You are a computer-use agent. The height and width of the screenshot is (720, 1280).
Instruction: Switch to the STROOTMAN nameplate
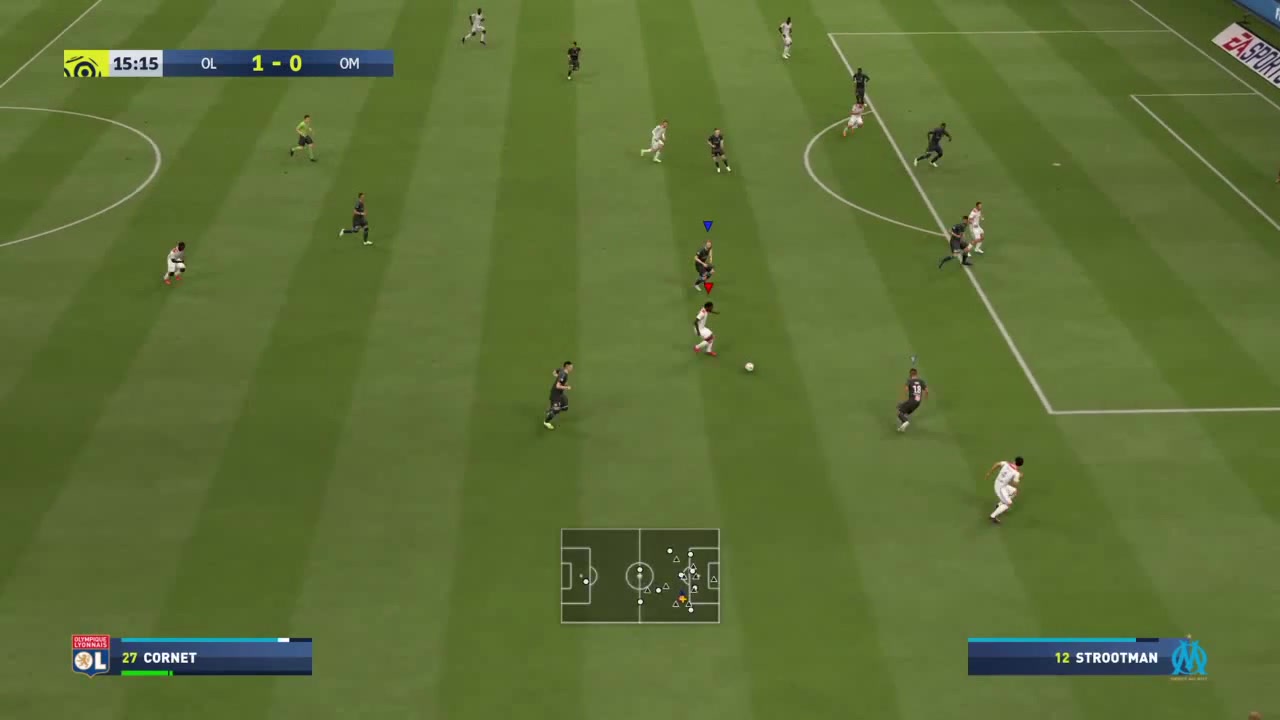(1117, 657)
